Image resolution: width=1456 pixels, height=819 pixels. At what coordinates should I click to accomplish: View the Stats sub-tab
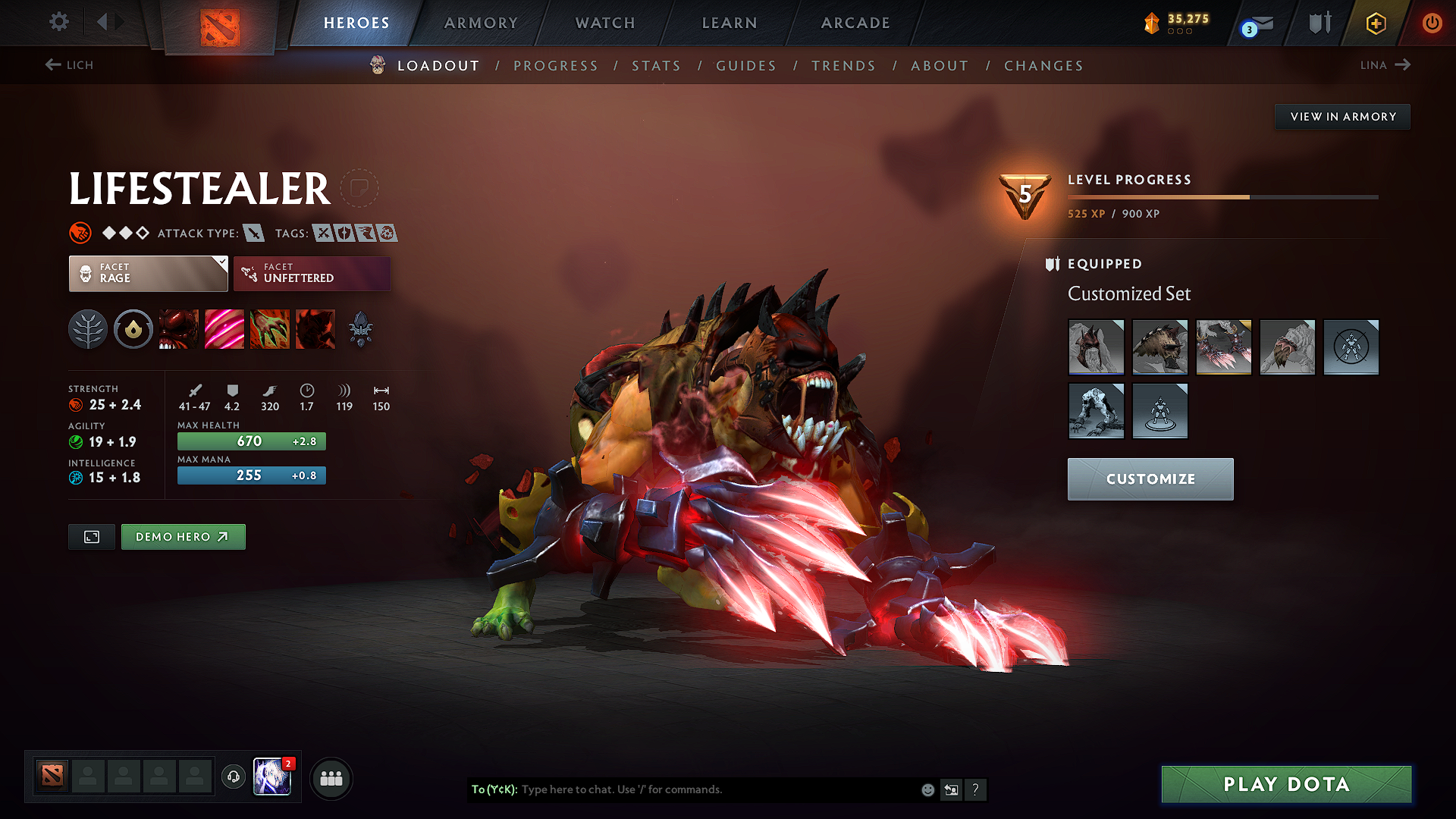[x=656, y=66]
